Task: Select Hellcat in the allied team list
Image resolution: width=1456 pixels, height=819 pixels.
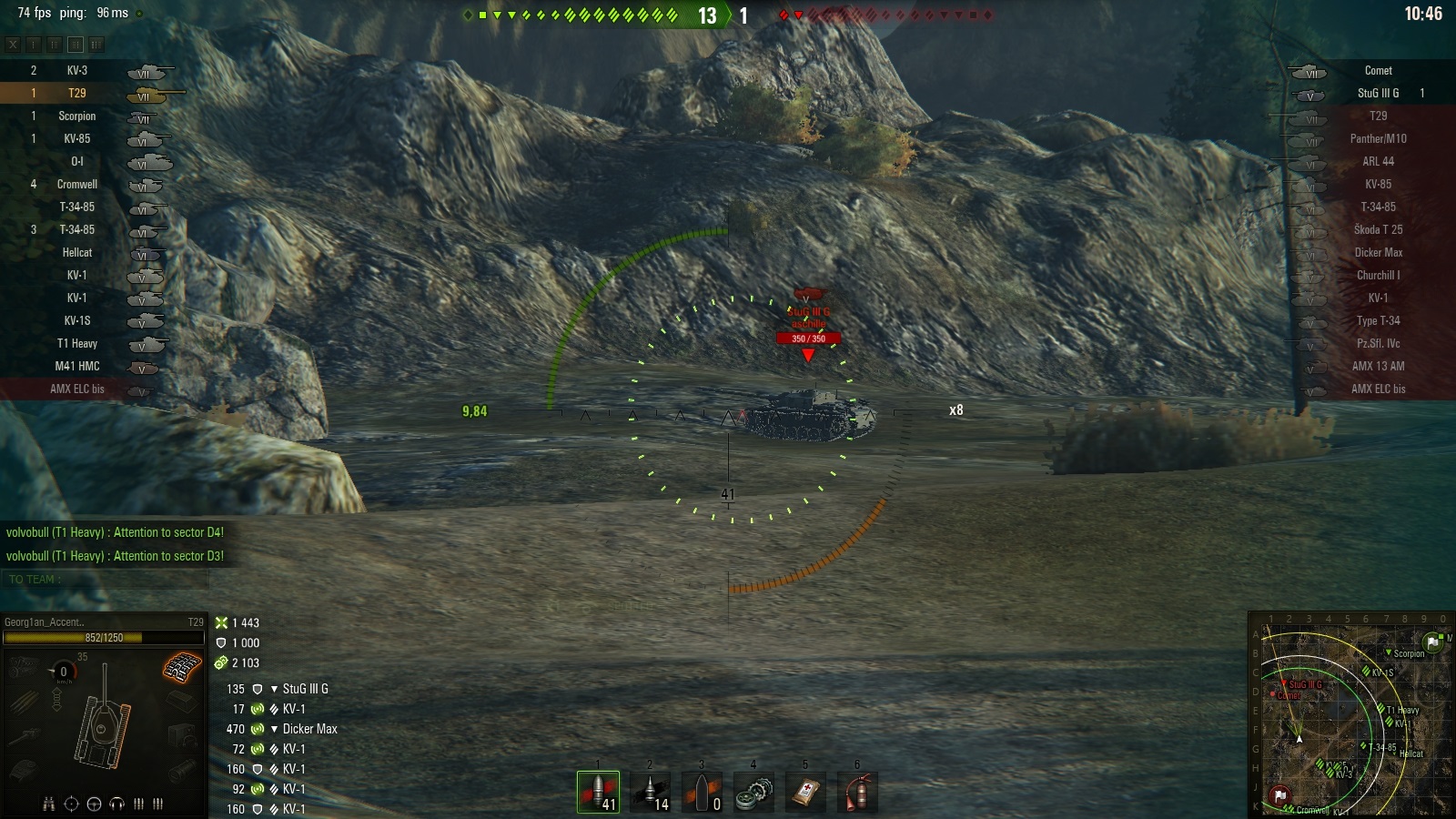Action: pyautogui.click(x=76, y=252)
